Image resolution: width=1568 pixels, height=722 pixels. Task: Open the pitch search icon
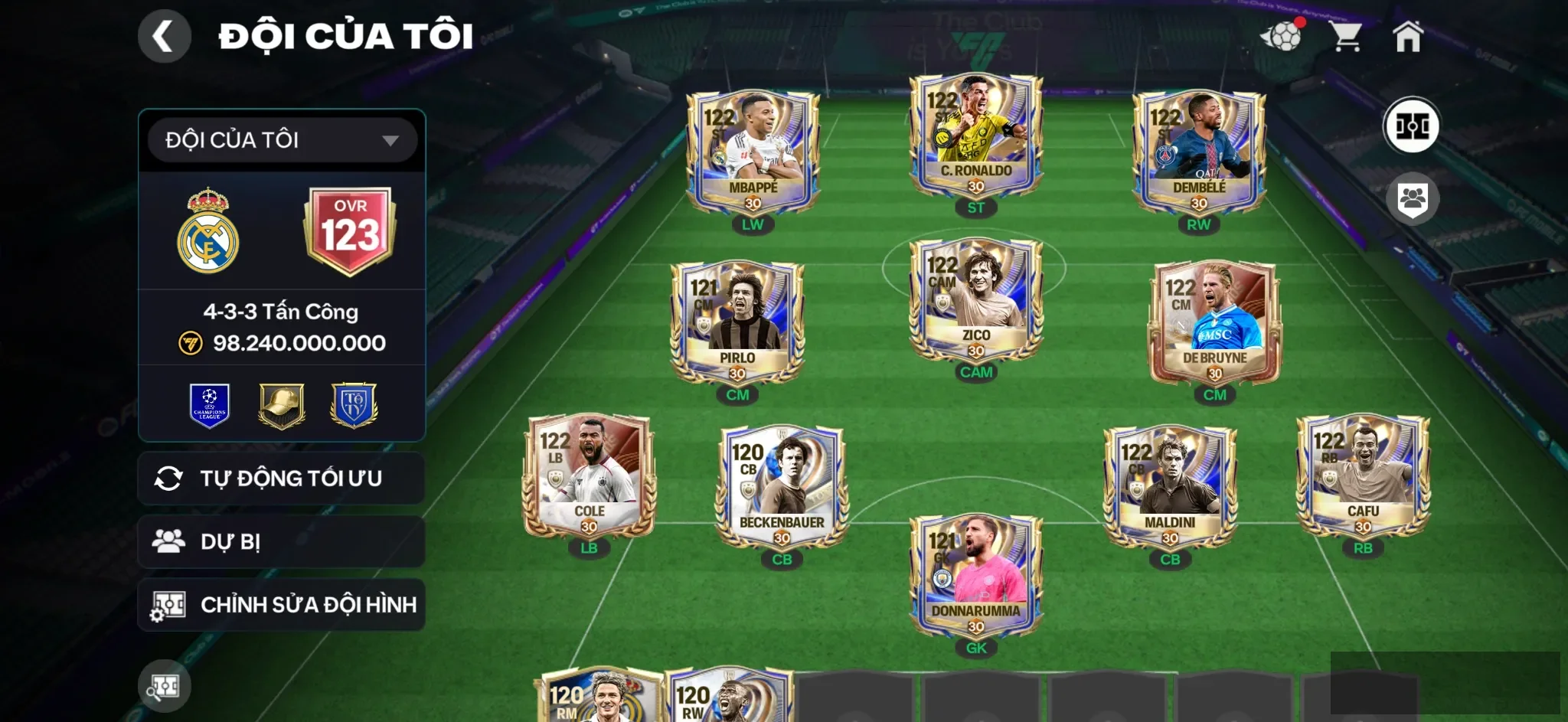(164, 686)
